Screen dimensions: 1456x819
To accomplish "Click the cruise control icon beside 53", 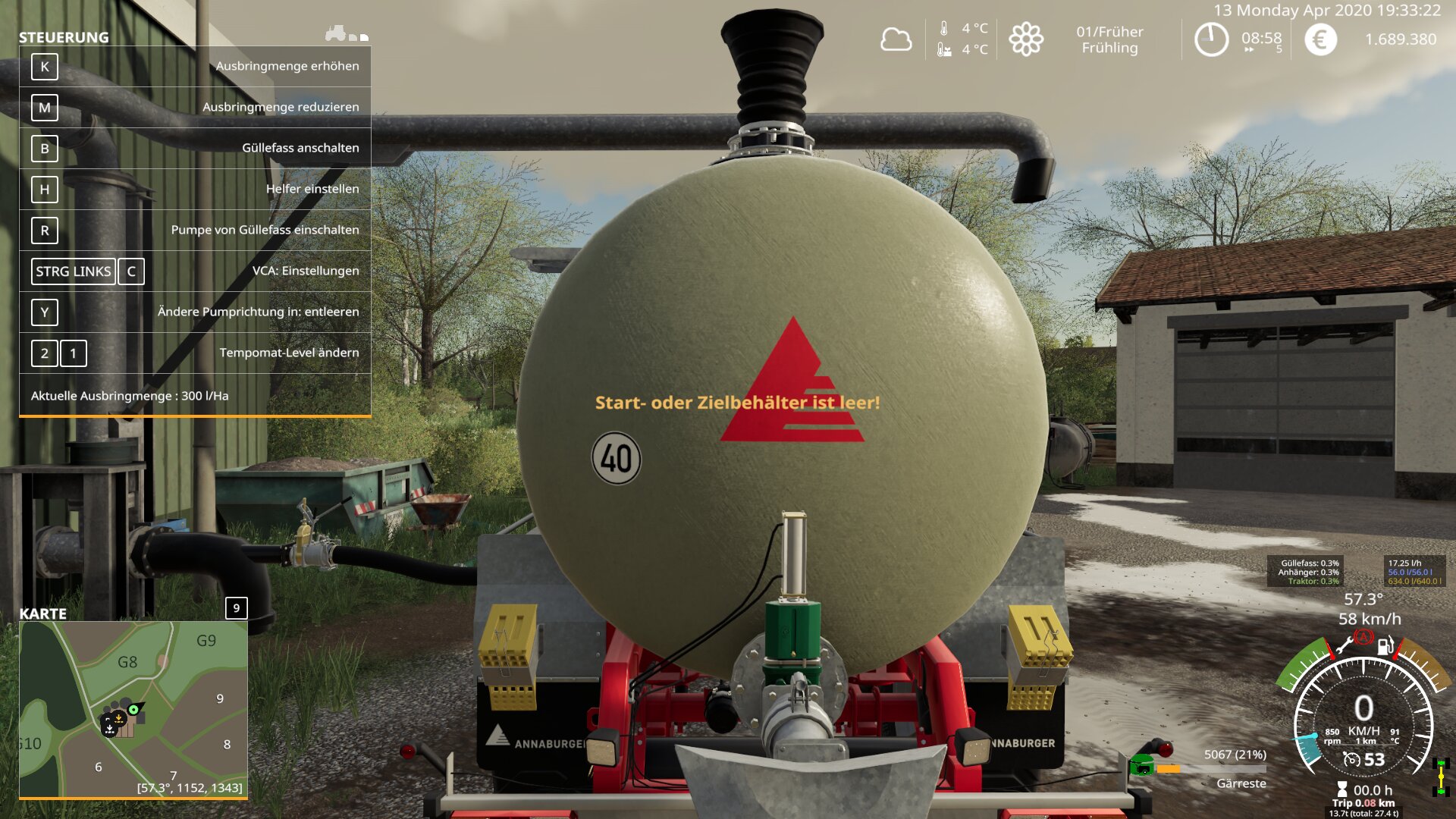I will pyautogui.click(x=1351, y=759).
